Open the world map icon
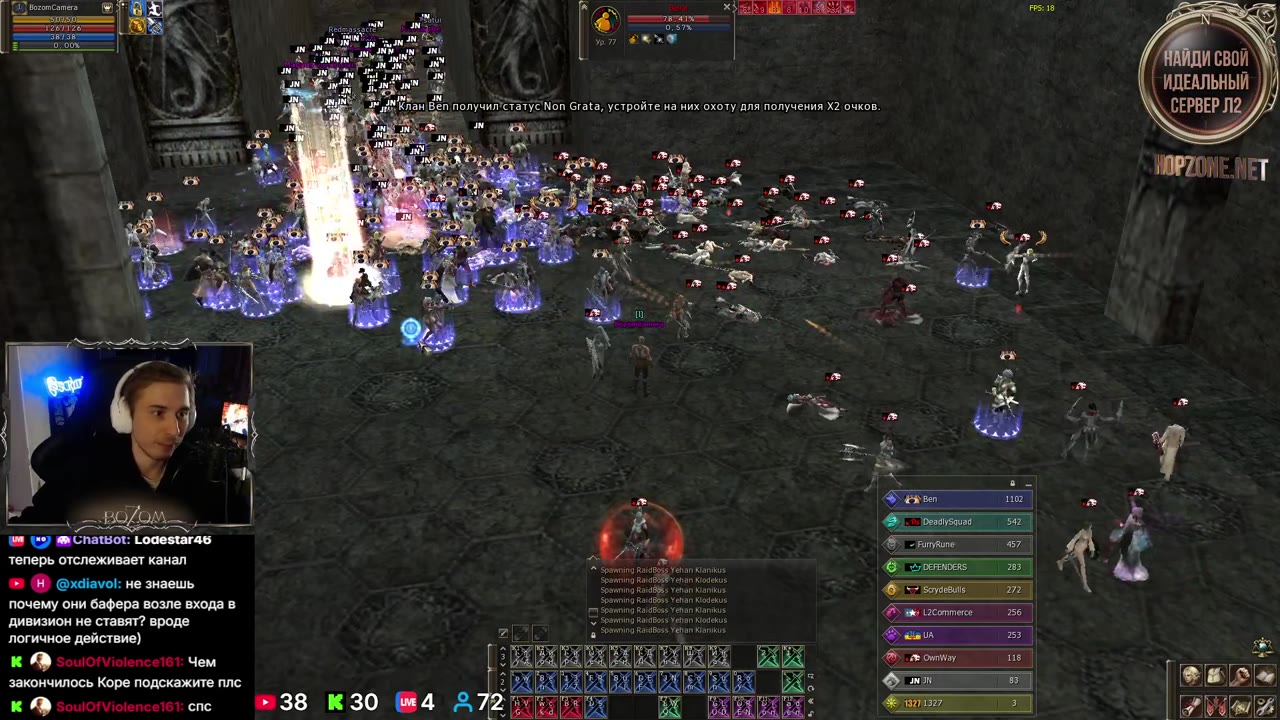 (x=1240, y=706)
